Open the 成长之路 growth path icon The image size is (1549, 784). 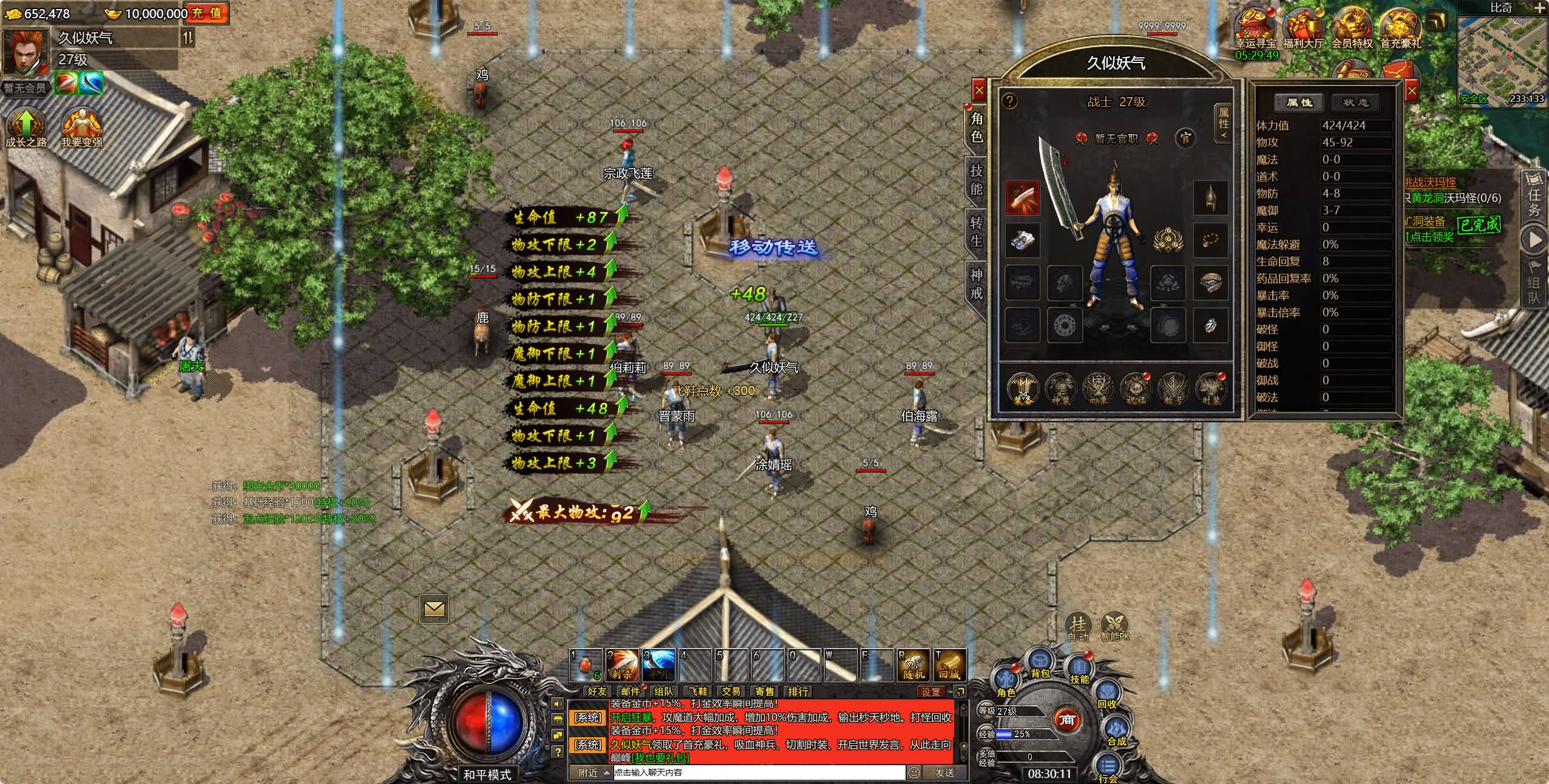click(x=25, y=127)
